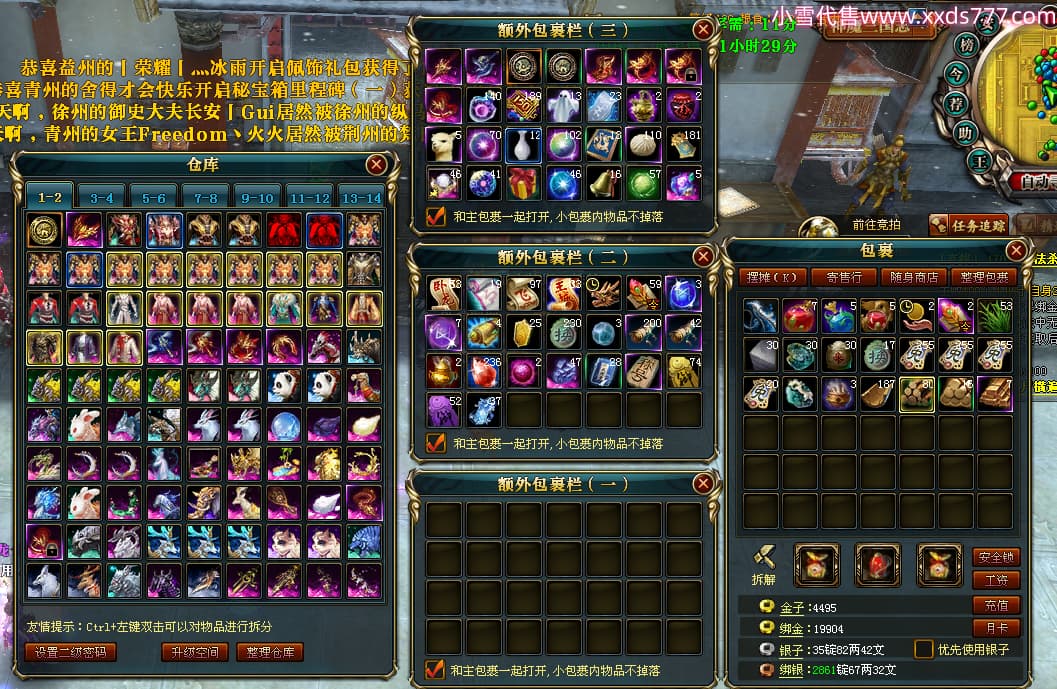
Task: Toggle 优先使用银子 checkbox
Action: pos(924,649)
